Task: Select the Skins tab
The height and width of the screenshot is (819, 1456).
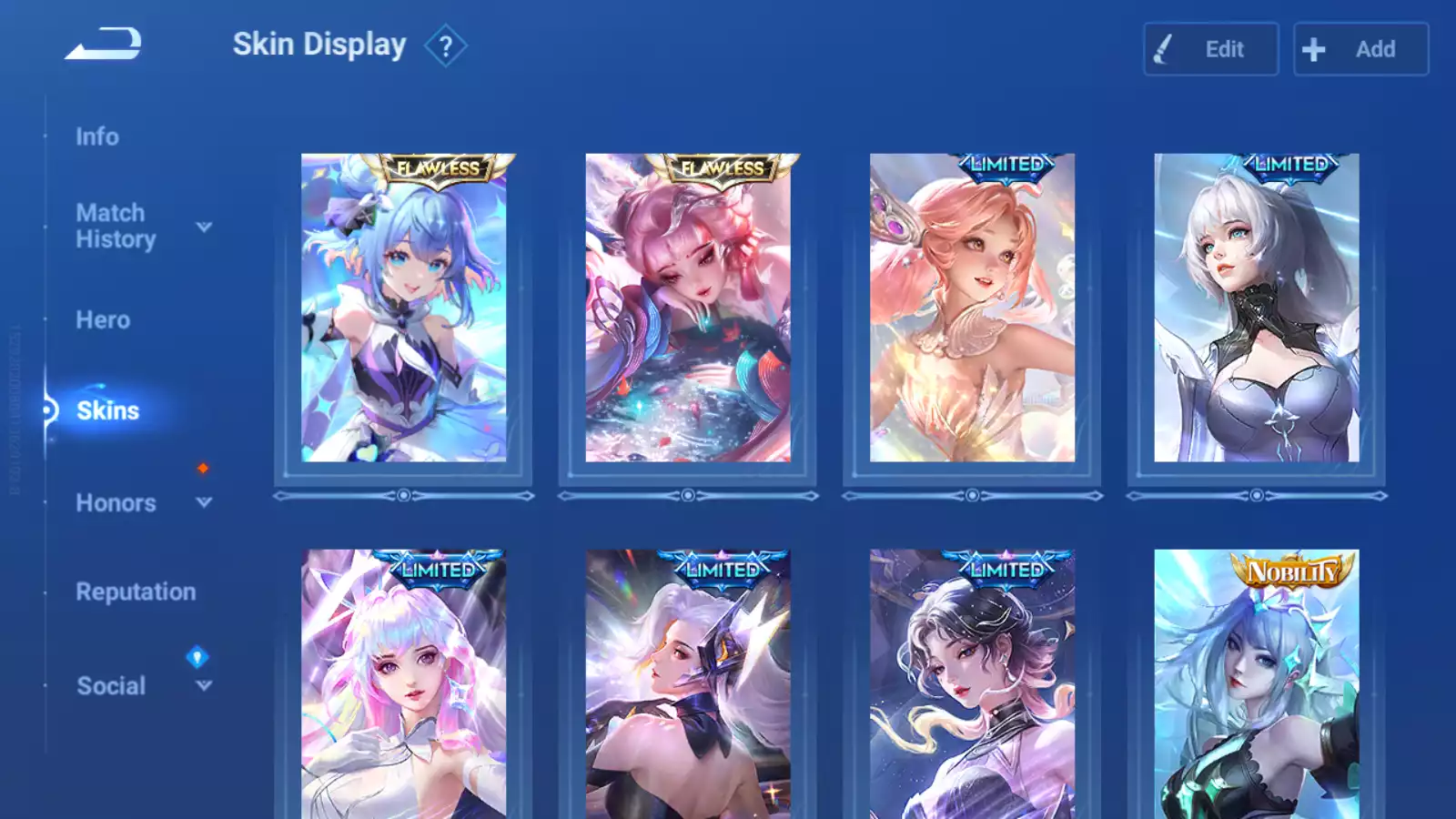Action: (x=107, y=410)
